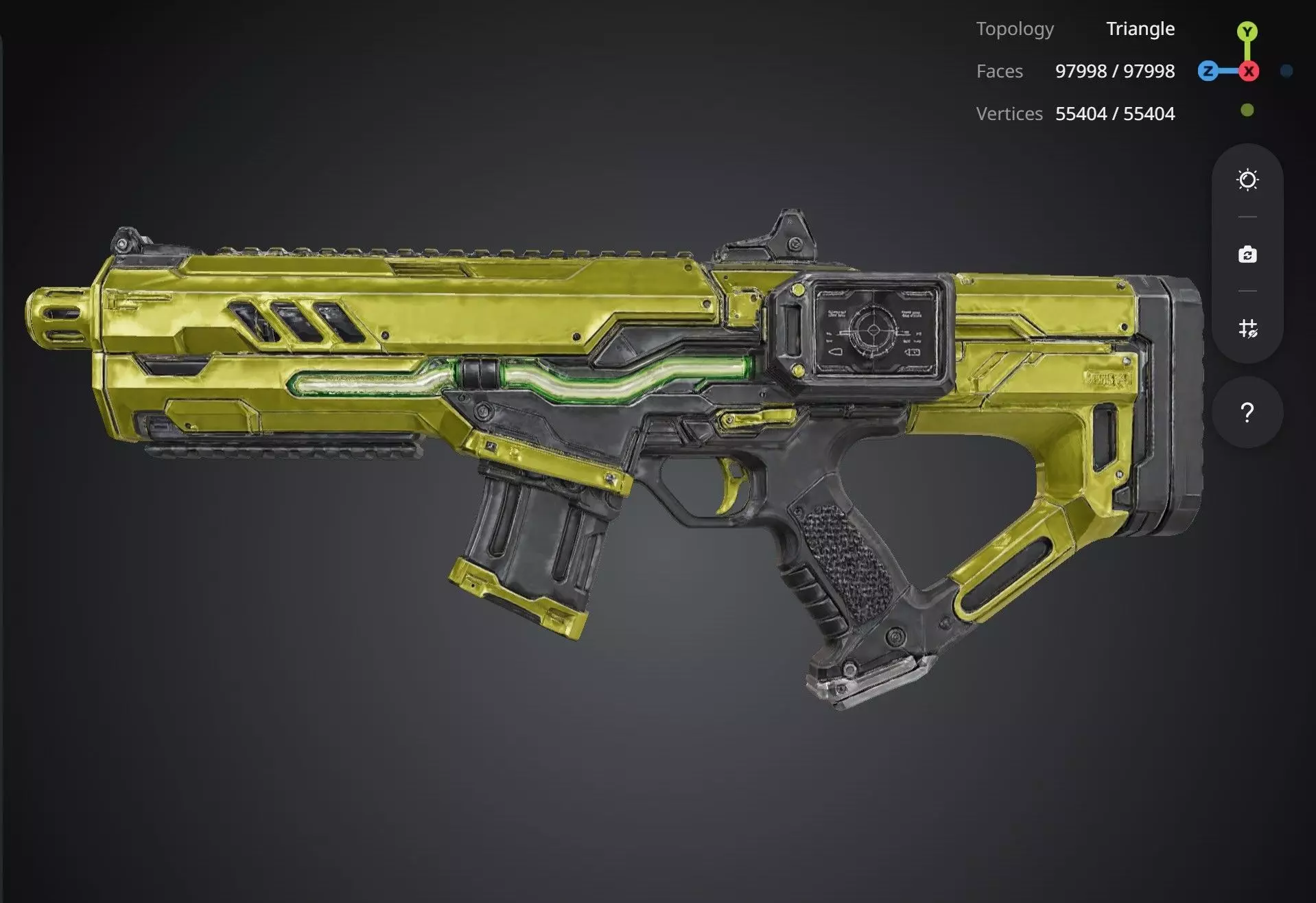Select the dim blue negative Z axis dot

1286,71
